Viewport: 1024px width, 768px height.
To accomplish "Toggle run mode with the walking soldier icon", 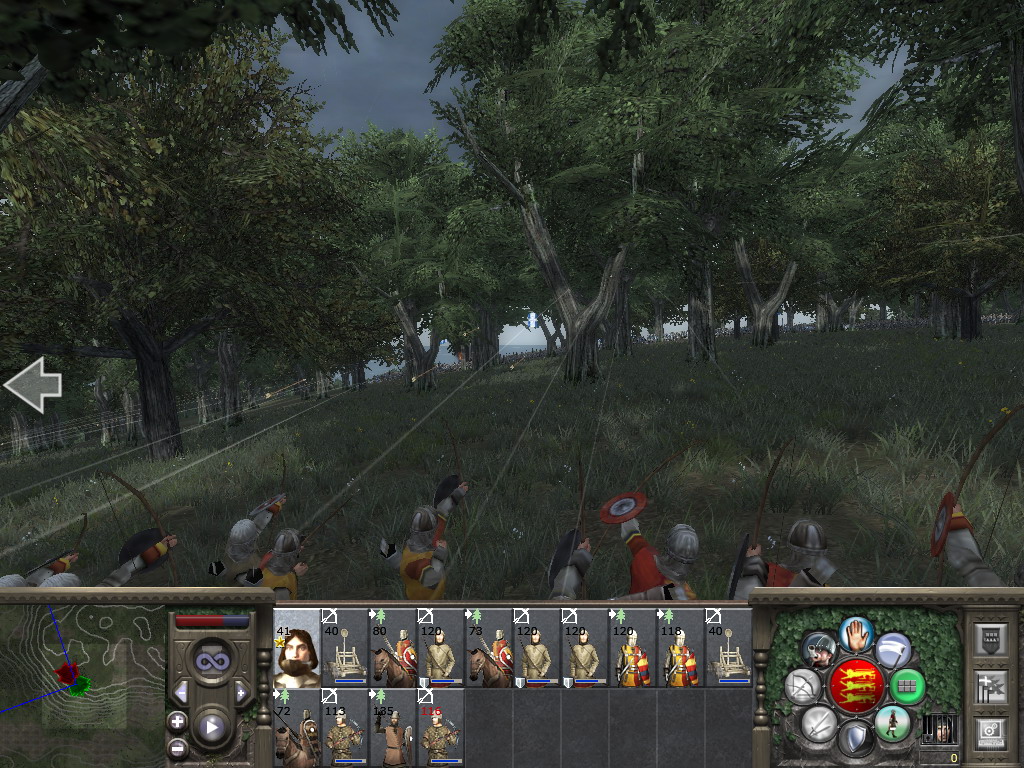I will tap(891, 723).
